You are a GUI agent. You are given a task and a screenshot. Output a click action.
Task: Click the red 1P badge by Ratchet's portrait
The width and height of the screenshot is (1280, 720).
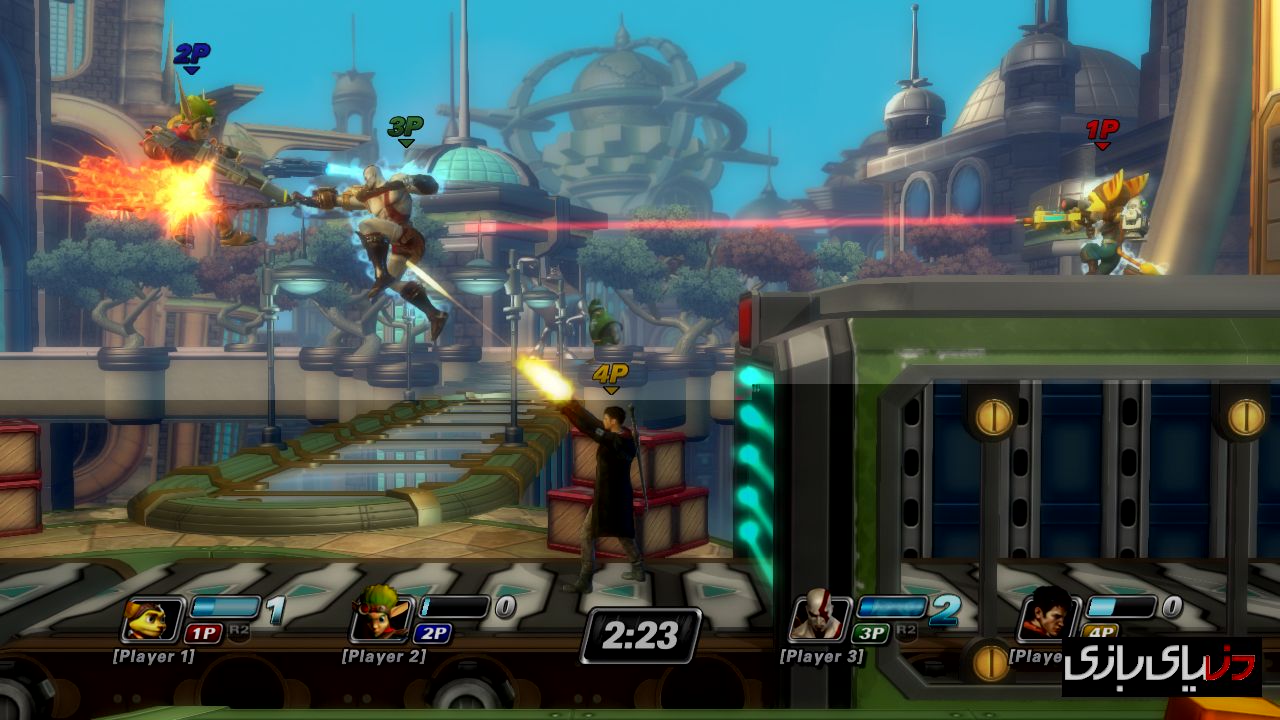coord(203,633)
